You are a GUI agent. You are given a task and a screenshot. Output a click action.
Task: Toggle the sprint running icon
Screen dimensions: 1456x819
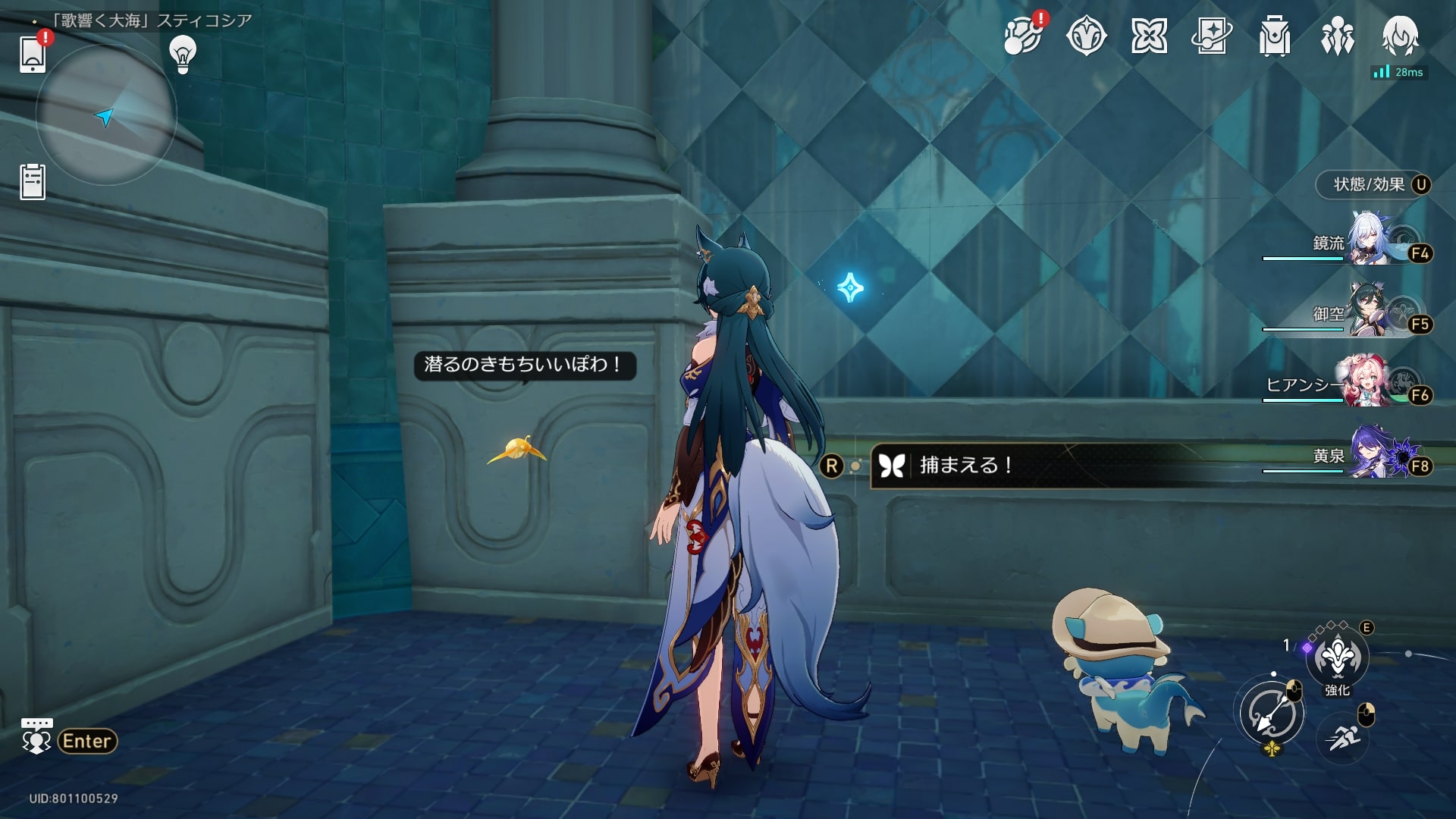(1343, 736)
